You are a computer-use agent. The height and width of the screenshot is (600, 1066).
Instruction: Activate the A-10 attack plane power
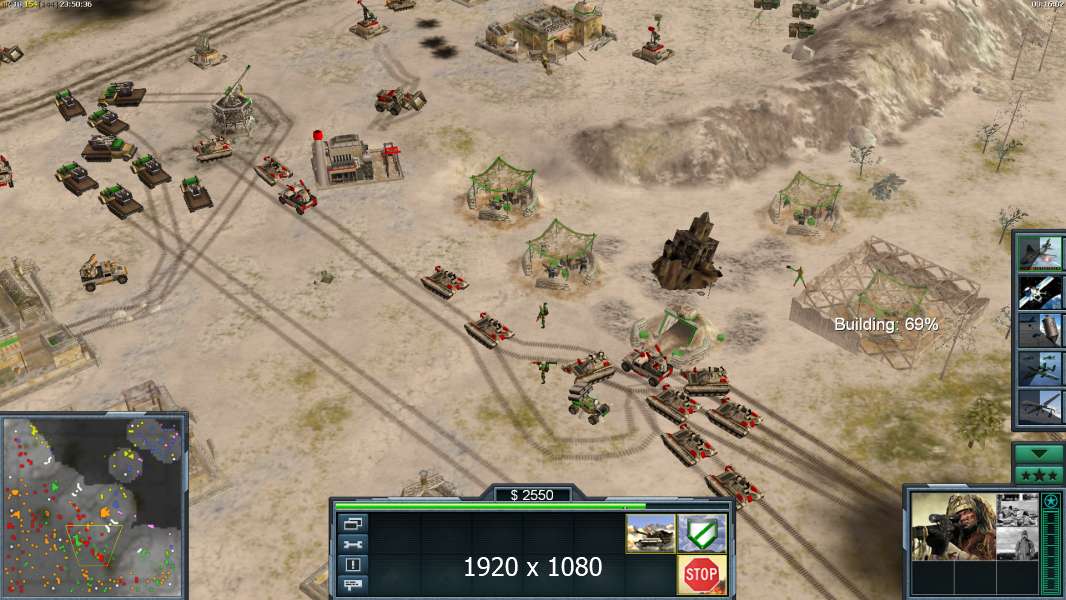(x=1039, y=368)
